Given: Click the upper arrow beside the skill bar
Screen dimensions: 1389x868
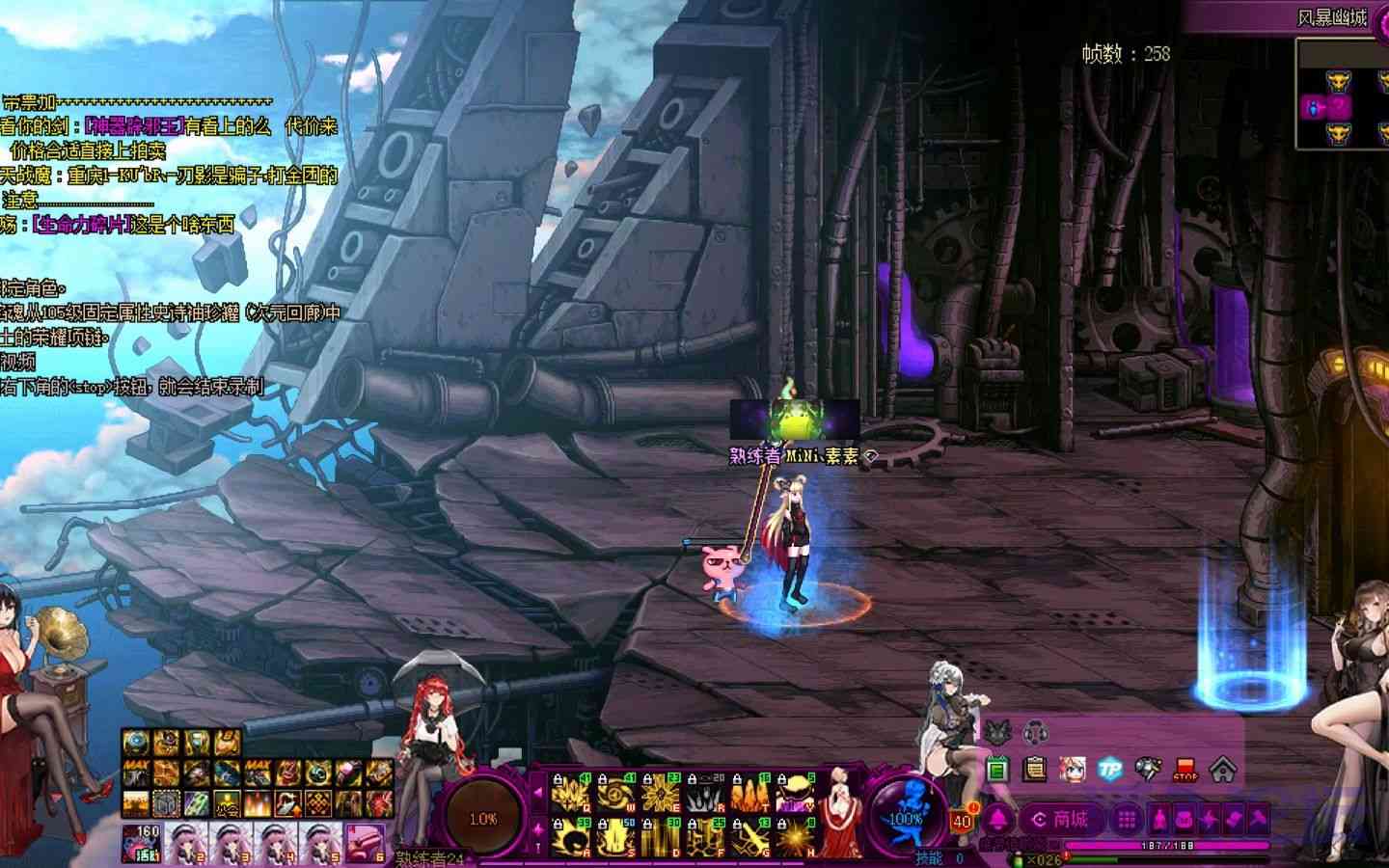Looking at the screenshot, I should [537, 794].
